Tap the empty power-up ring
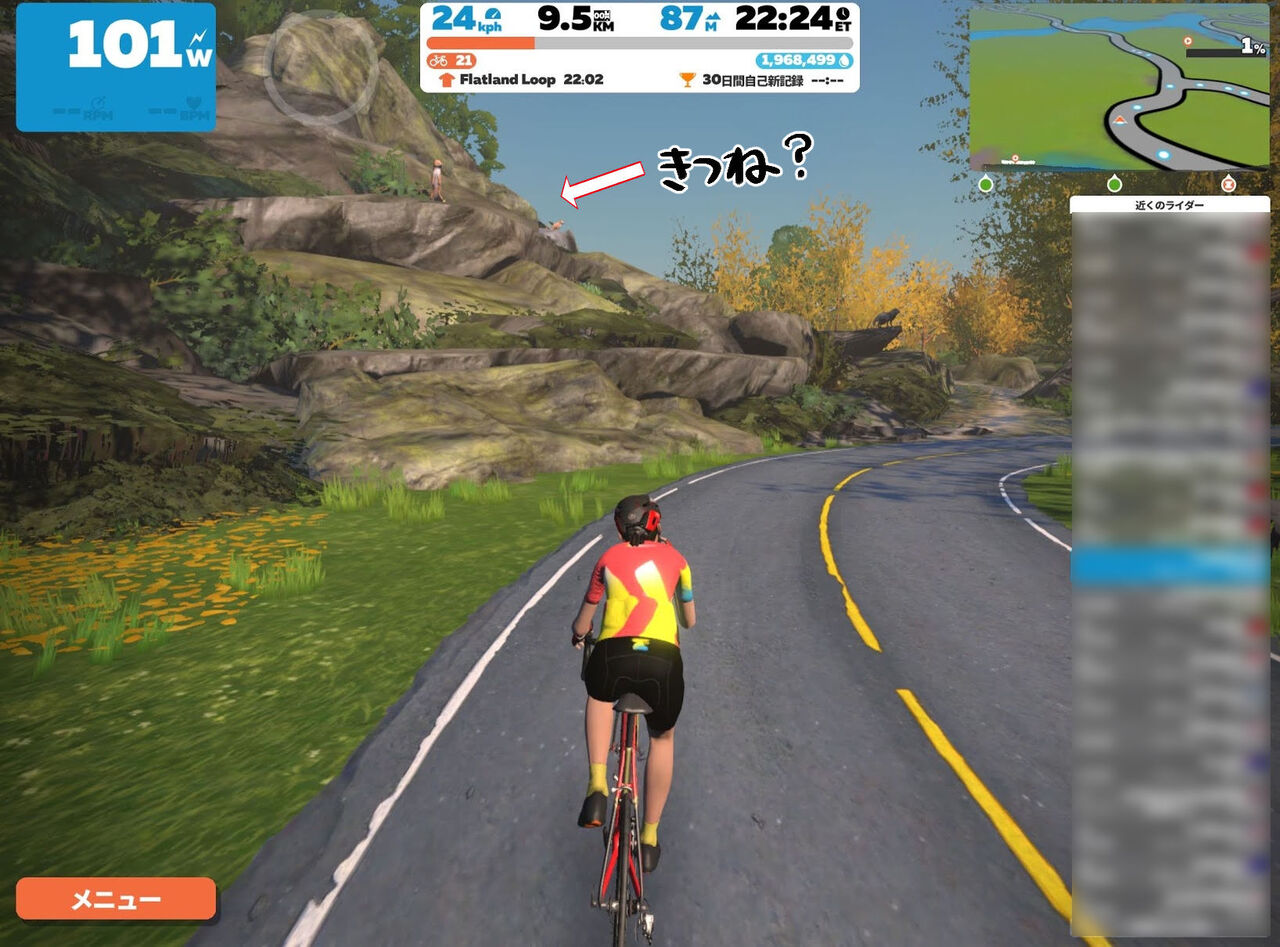The image size is (1280, 947). click(321, 67)
